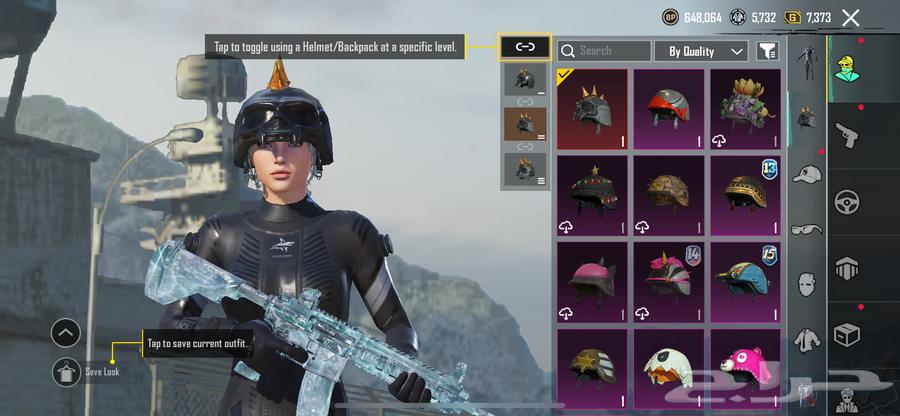The image size is (900, 416).
Task: Open the vehicle steering wheel category
Action: pos(848,198)
